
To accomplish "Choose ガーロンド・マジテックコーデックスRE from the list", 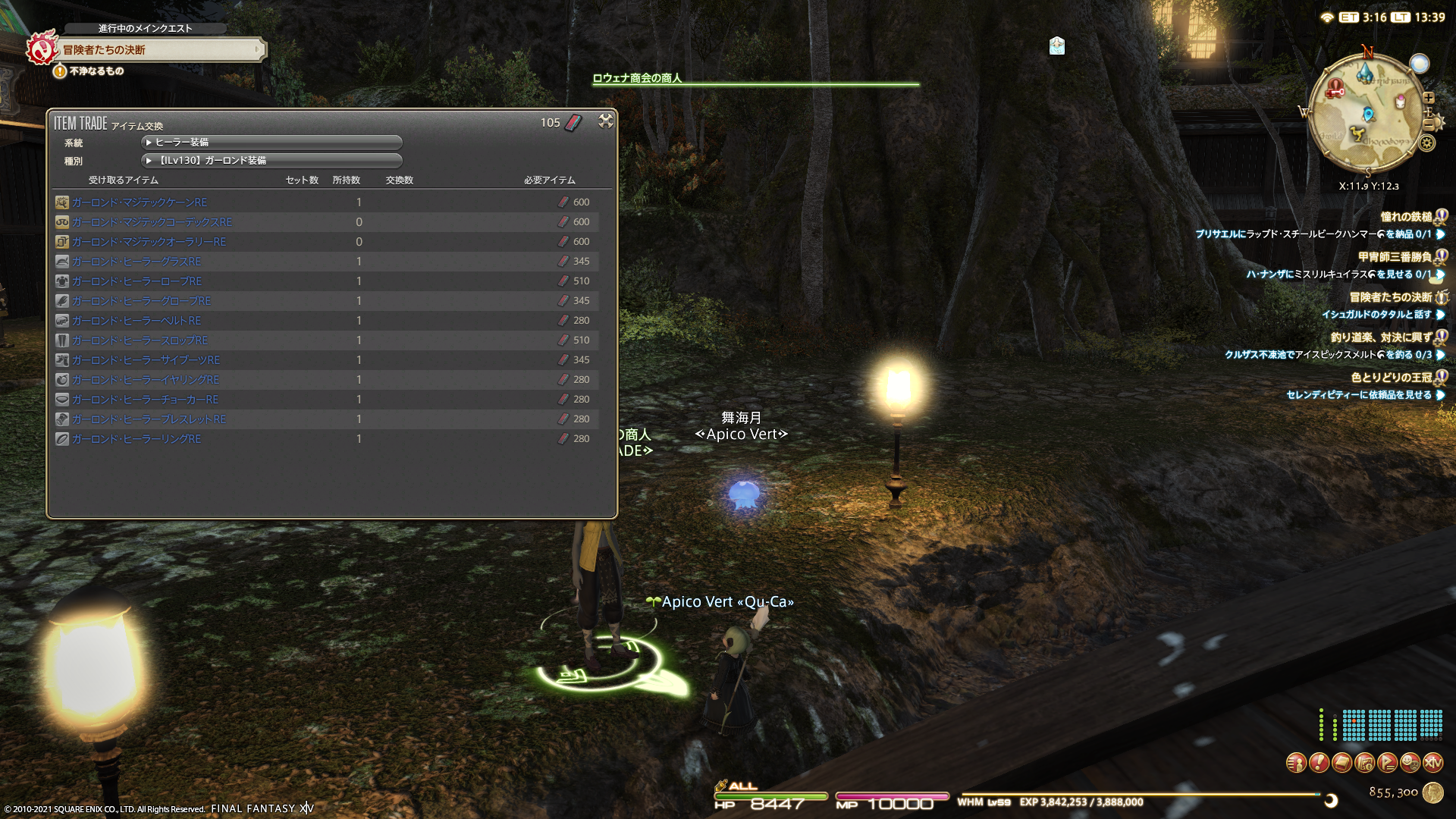I will coord(152,222).
